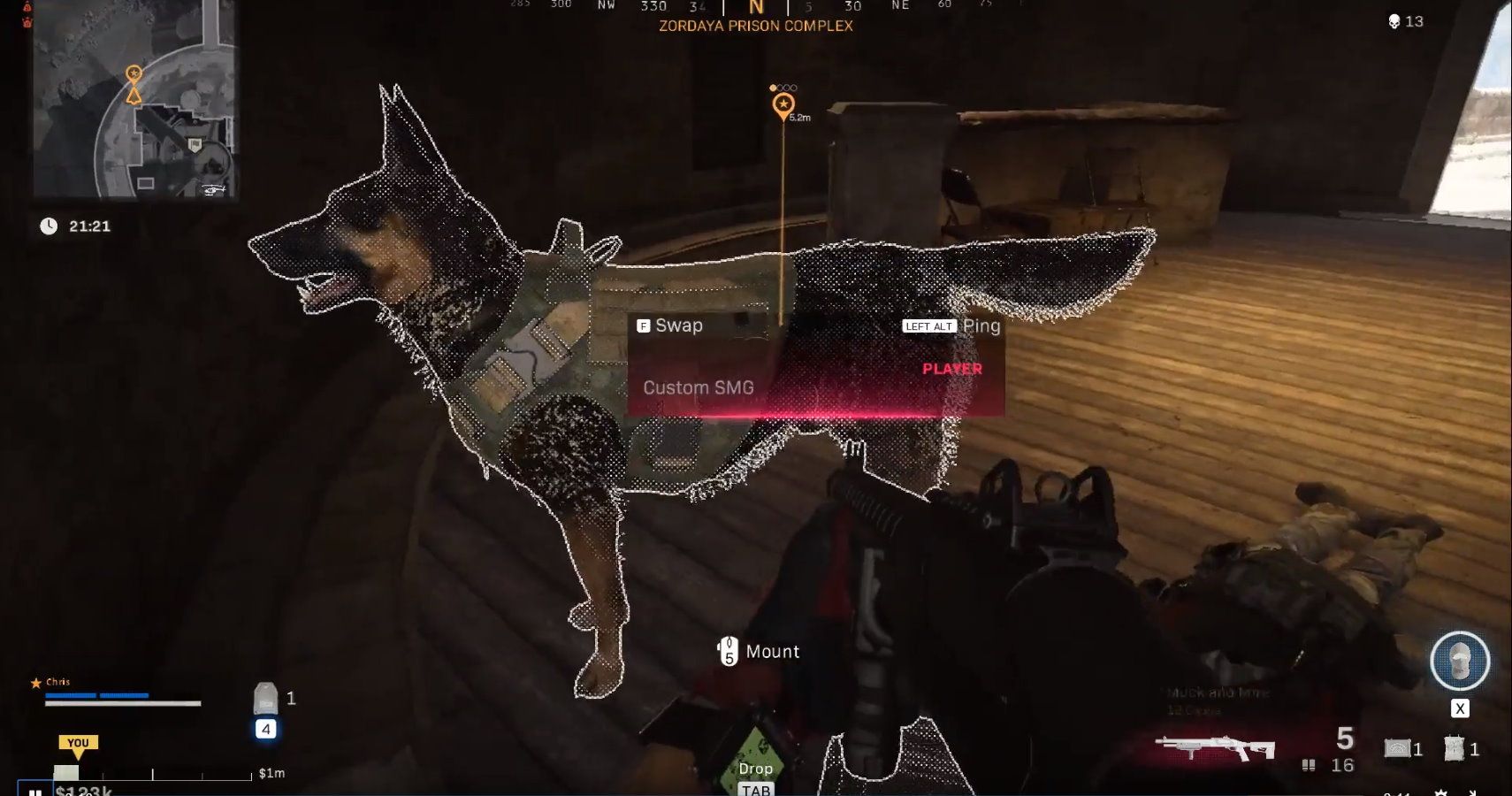1512x796 pixels.
Task: Click the X prompt under the gas mask
Action: tap(1462, 708)
